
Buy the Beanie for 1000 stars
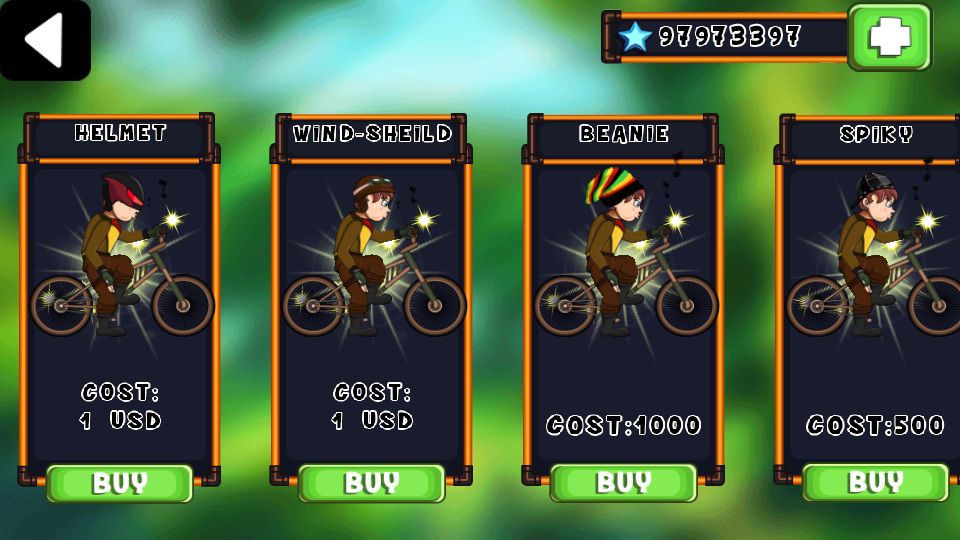click(623, 483)
